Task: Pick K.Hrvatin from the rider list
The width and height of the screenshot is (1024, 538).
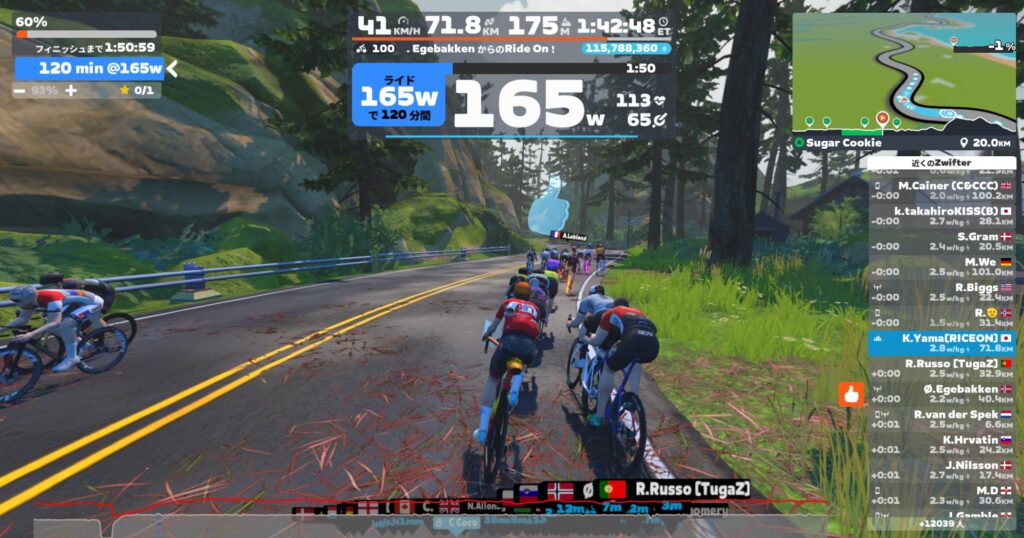Action: point(942,444)
